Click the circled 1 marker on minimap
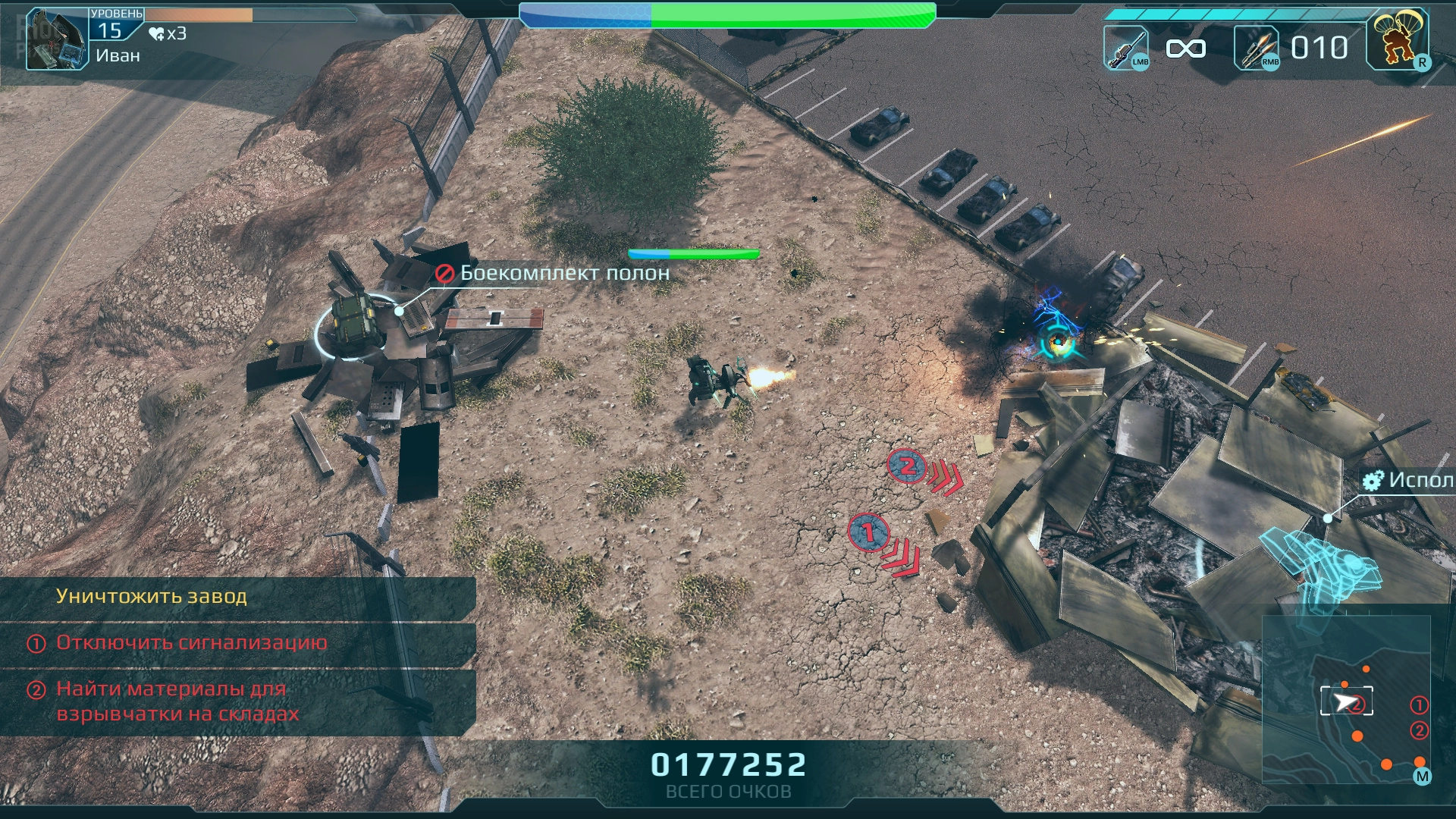The image size is (1456, 819). point(1418,705)
